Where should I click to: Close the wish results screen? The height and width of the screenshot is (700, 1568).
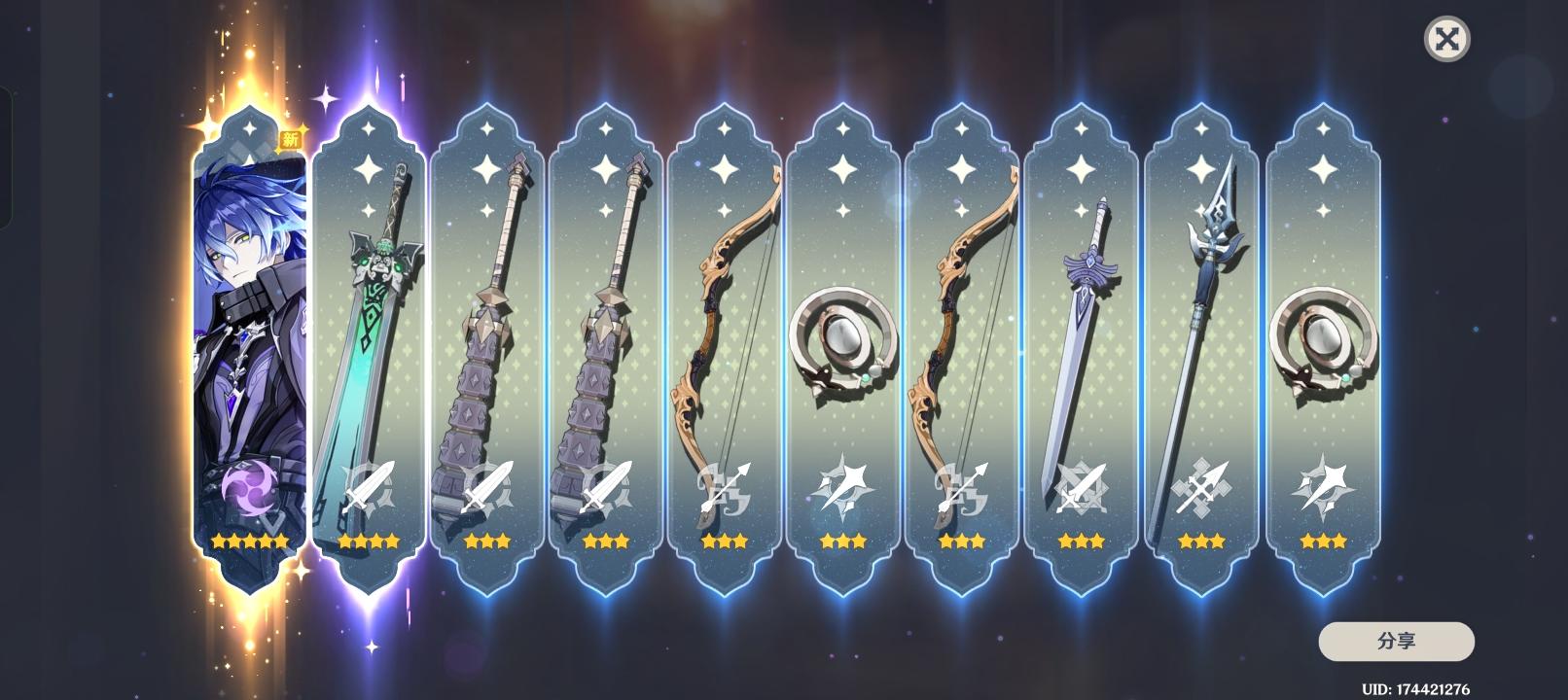(x=1447, y=40)
